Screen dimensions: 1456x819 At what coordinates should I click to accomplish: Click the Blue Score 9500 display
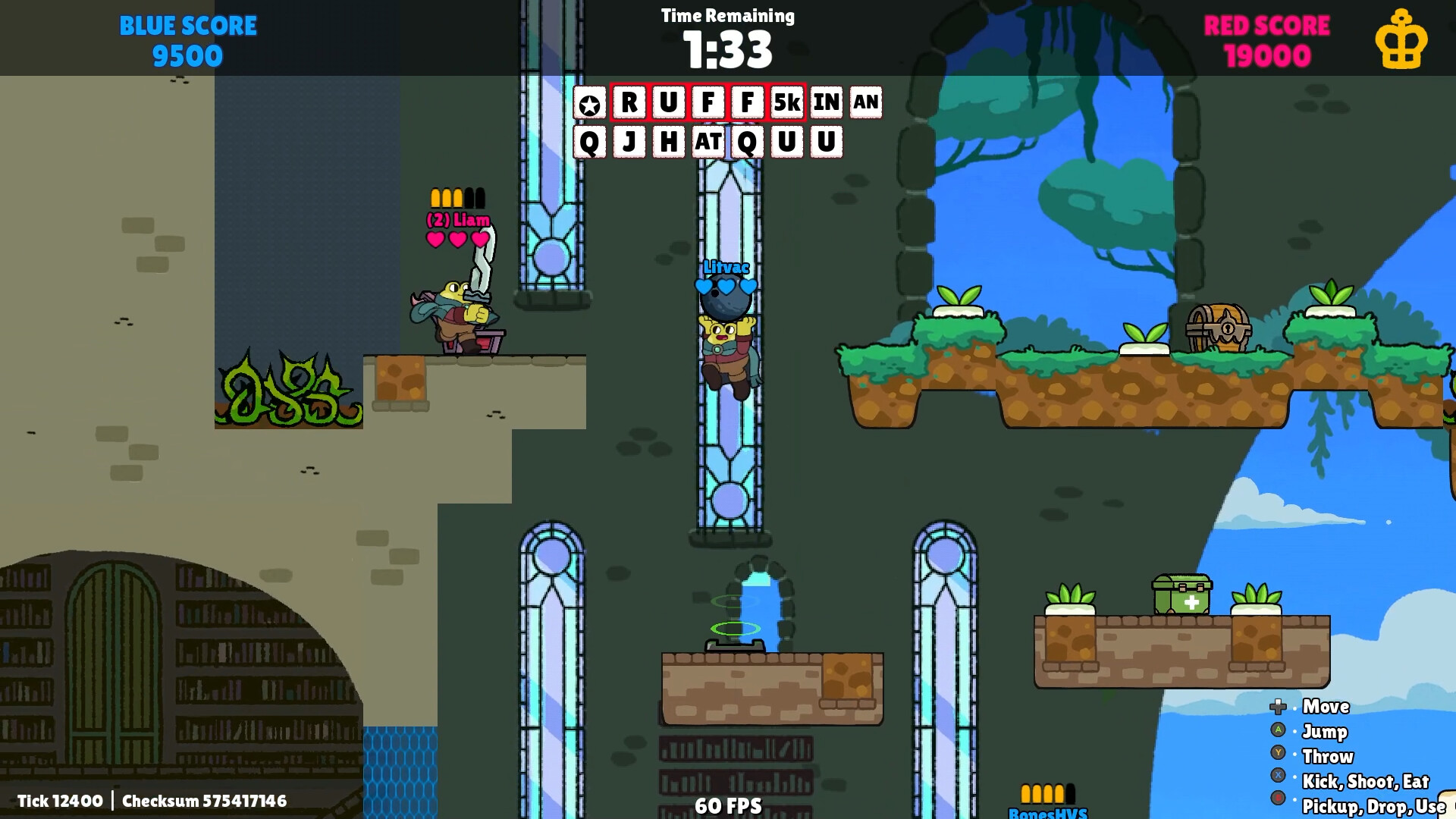[x=187, y=39]
